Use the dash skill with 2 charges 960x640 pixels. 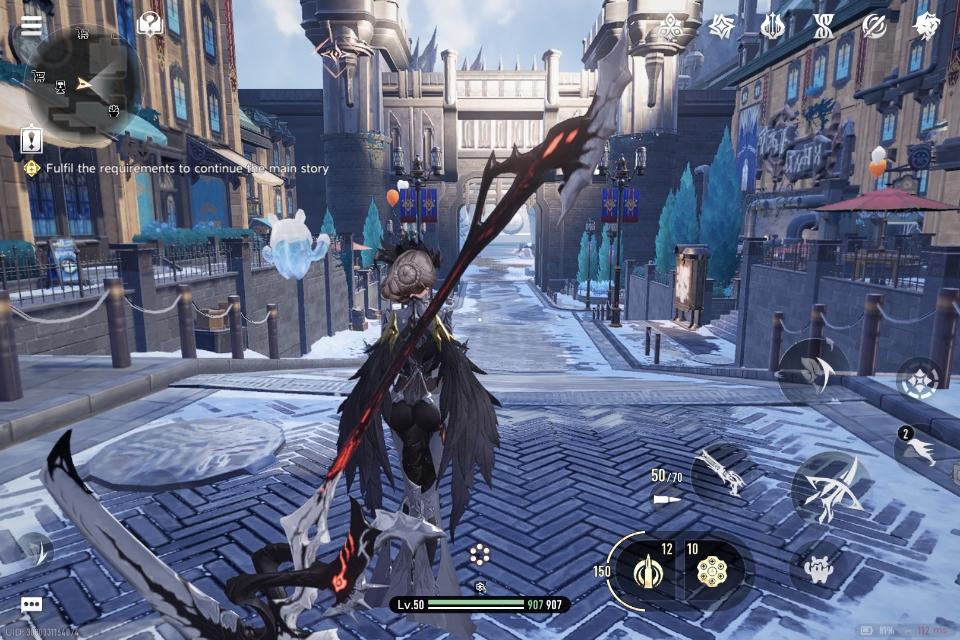(x=920, y=450)
